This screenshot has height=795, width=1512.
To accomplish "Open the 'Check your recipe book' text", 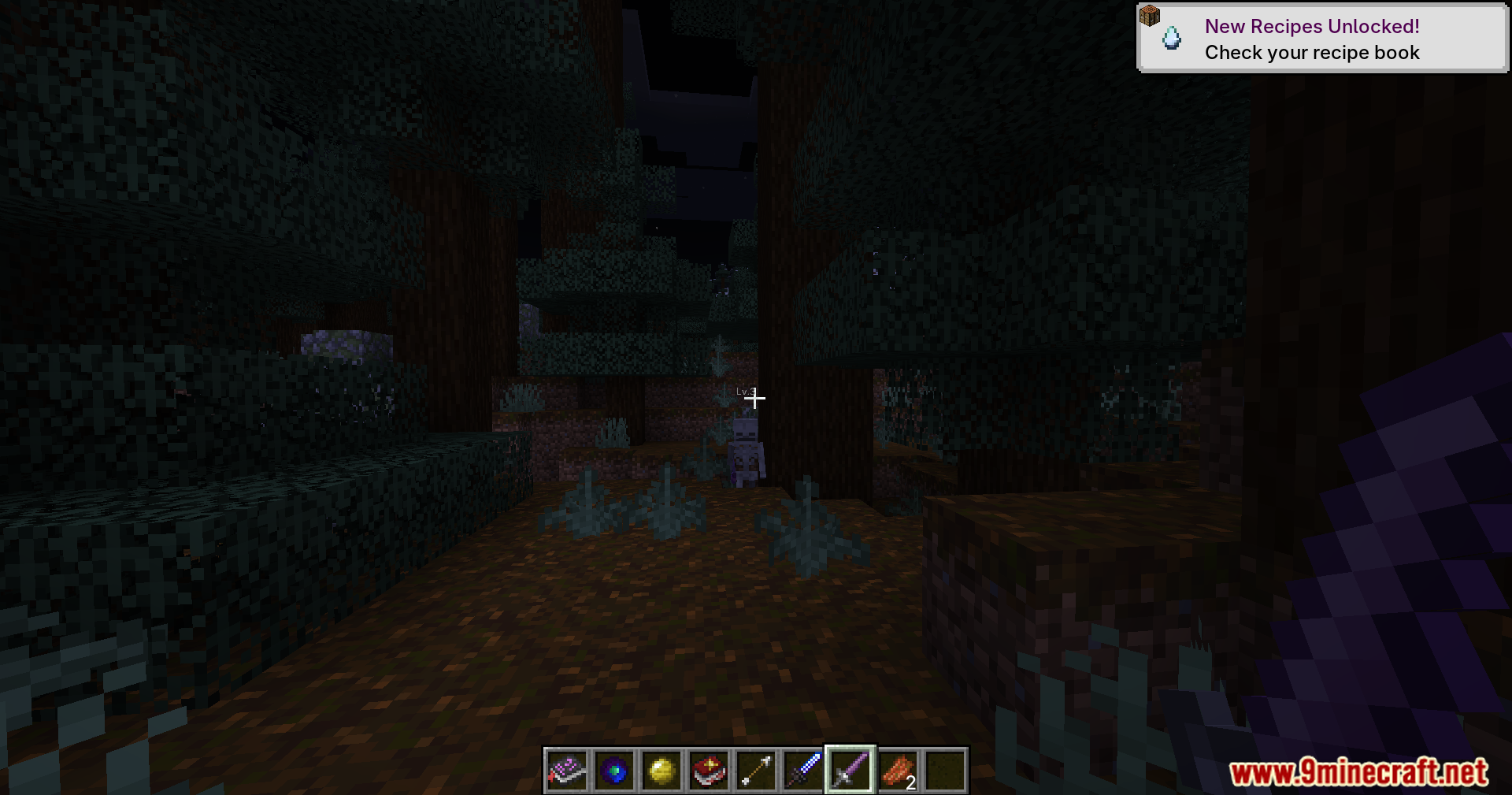I will 1312,53.
